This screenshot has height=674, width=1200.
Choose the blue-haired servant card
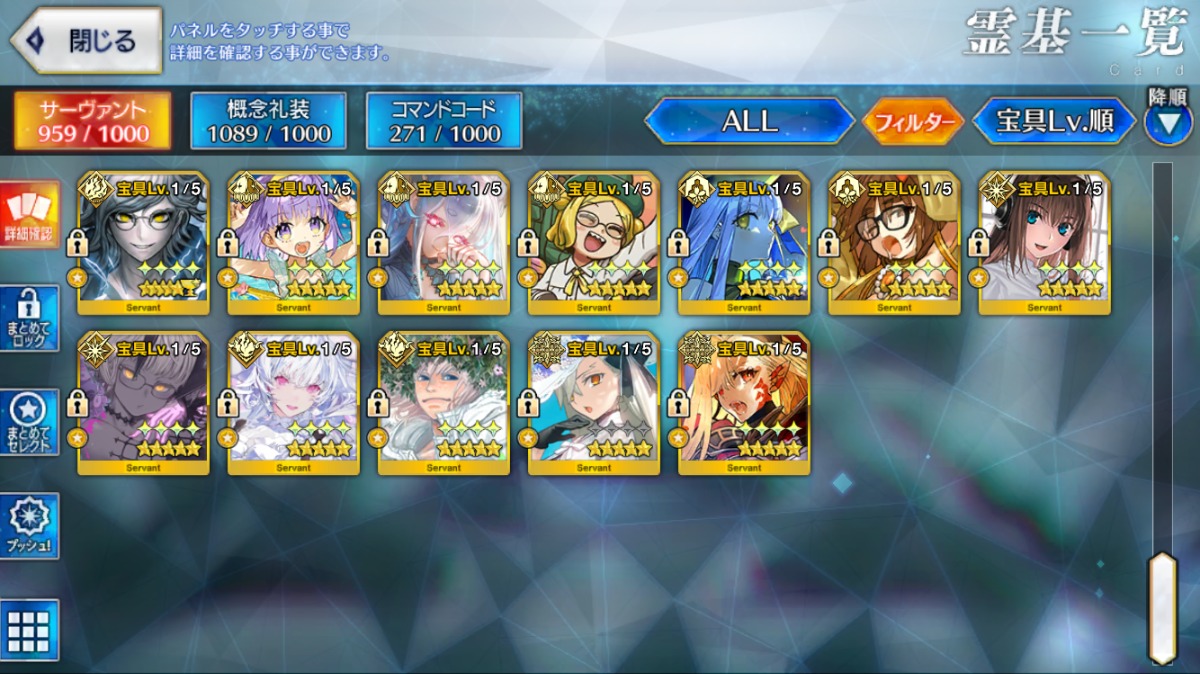click(743, 243)
